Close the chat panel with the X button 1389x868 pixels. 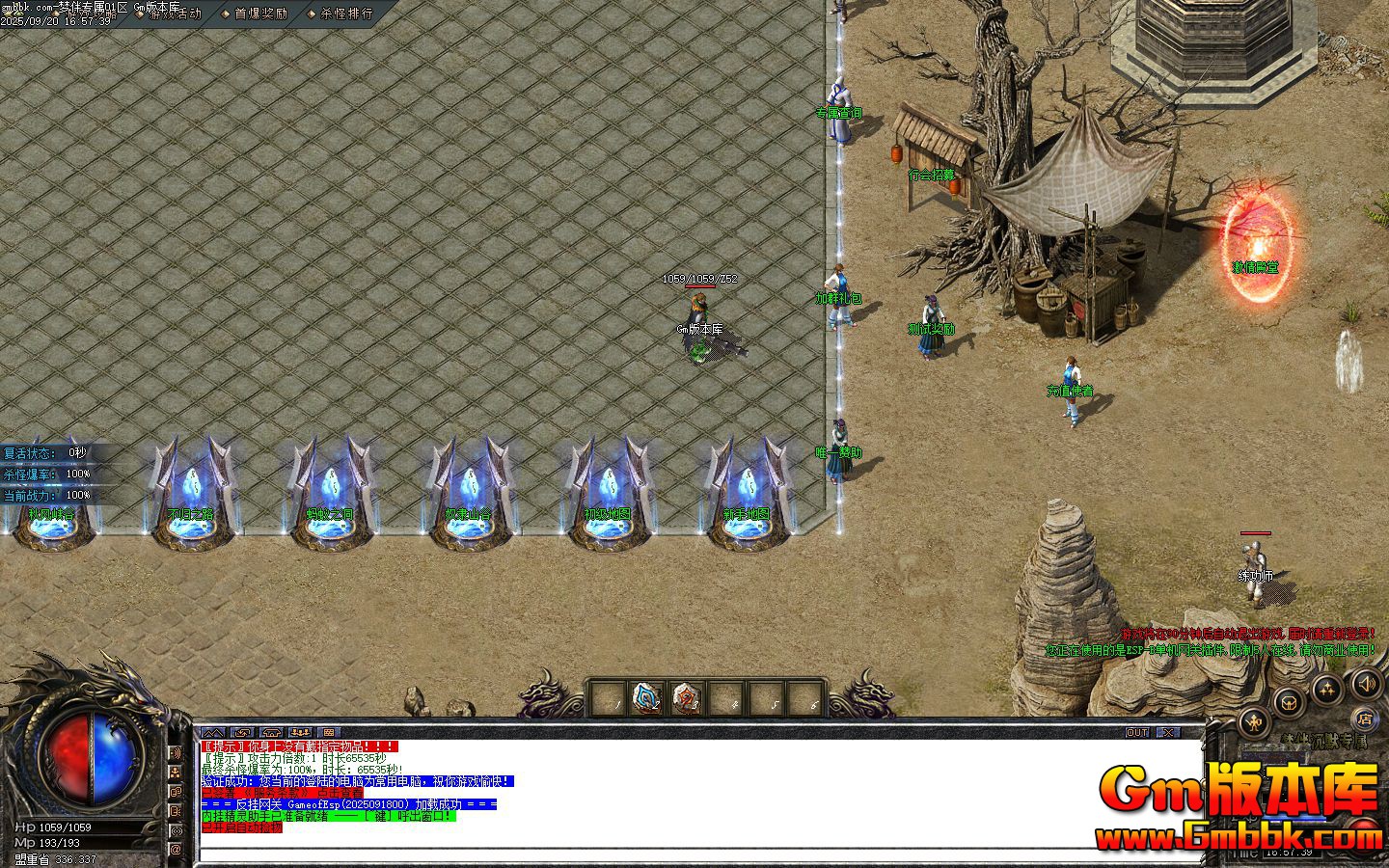click(1166, 732)
